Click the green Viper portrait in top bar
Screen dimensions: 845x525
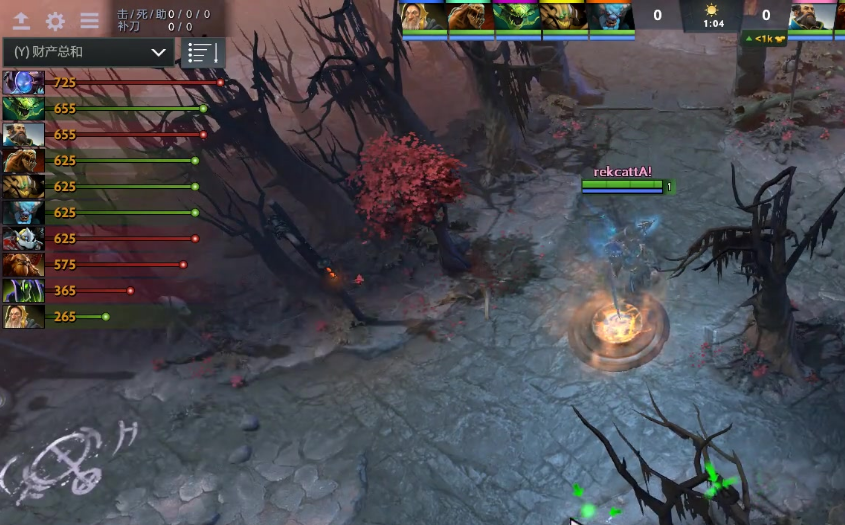tap(518, 16)
